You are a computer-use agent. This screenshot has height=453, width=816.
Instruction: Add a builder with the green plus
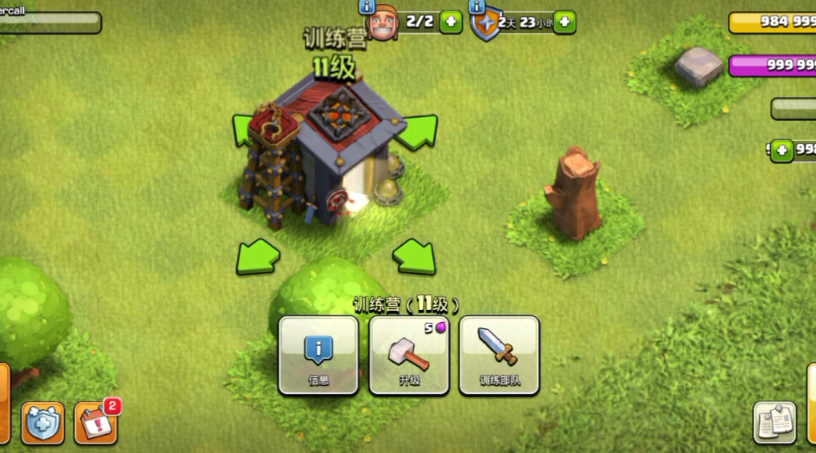pyautogui.click(x=451, y=21)
